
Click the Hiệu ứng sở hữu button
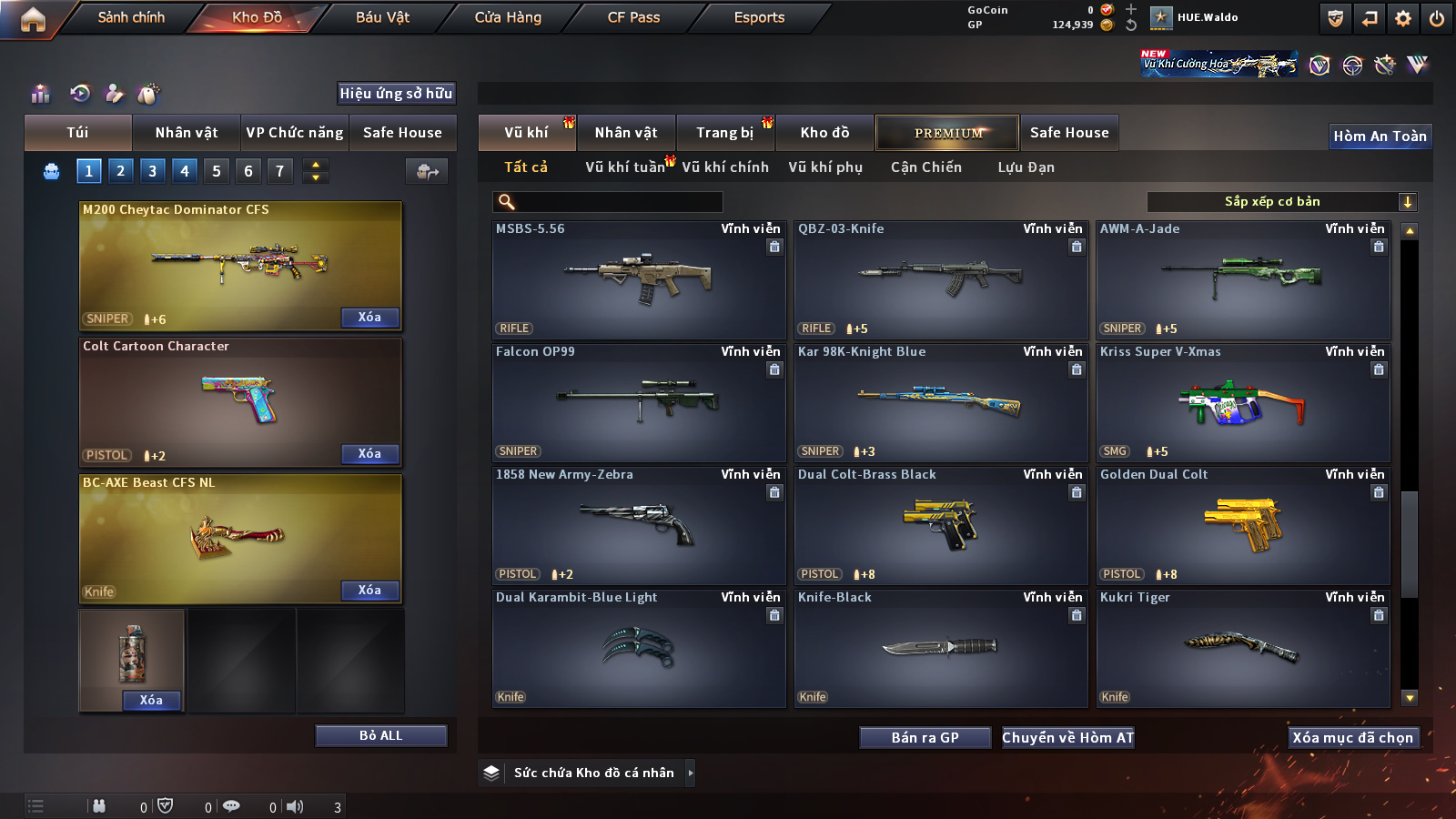pos(396,94)
